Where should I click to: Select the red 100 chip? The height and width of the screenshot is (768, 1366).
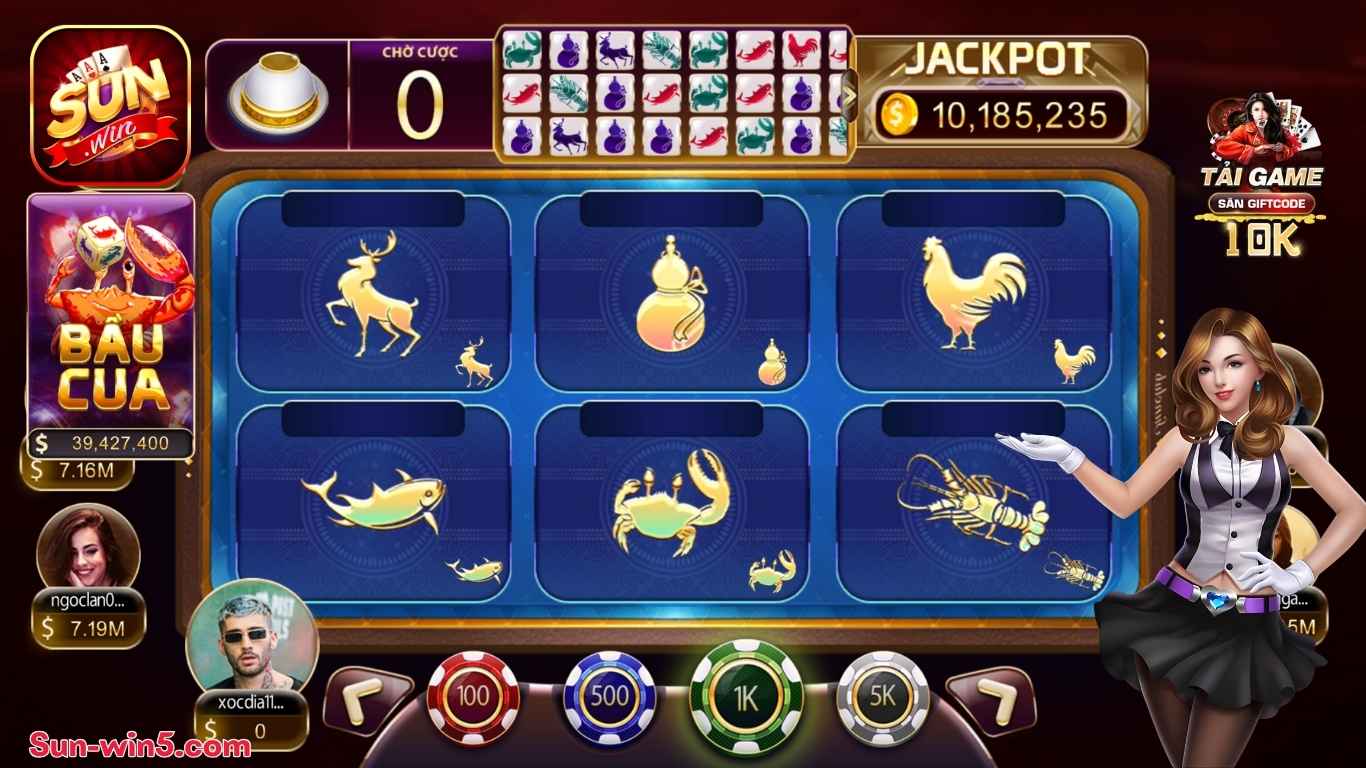(x=473, y=697)
